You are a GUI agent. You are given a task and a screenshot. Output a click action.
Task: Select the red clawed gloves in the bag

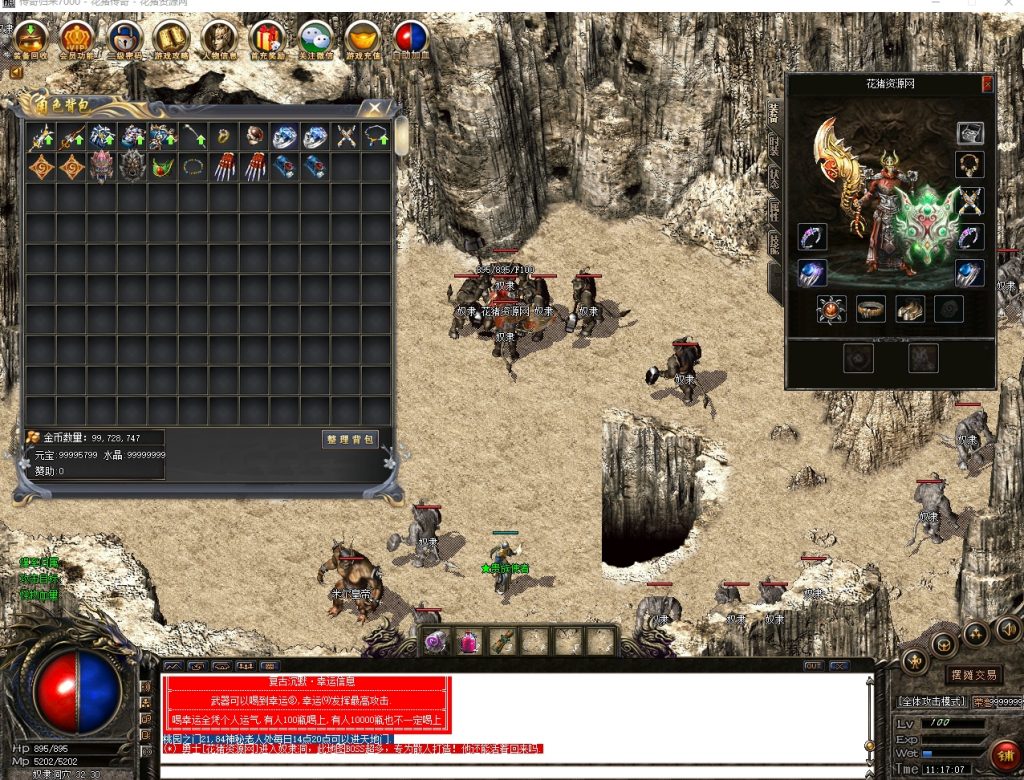[224, 166]
